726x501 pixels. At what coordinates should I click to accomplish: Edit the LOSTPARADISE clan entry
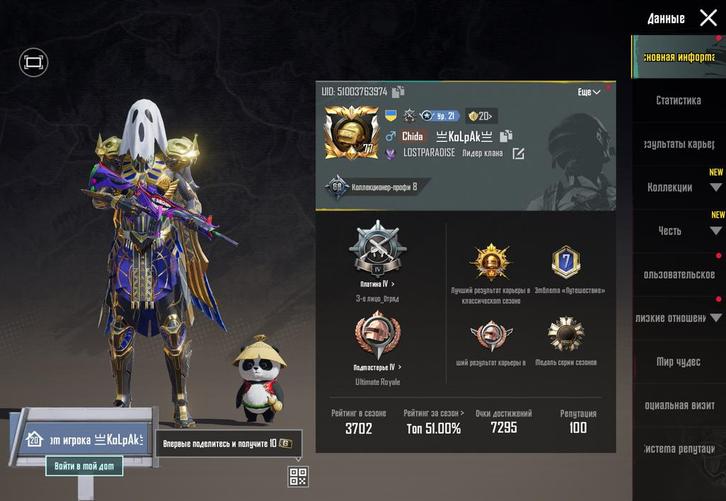pyautogui.click(x=518, y=153)
